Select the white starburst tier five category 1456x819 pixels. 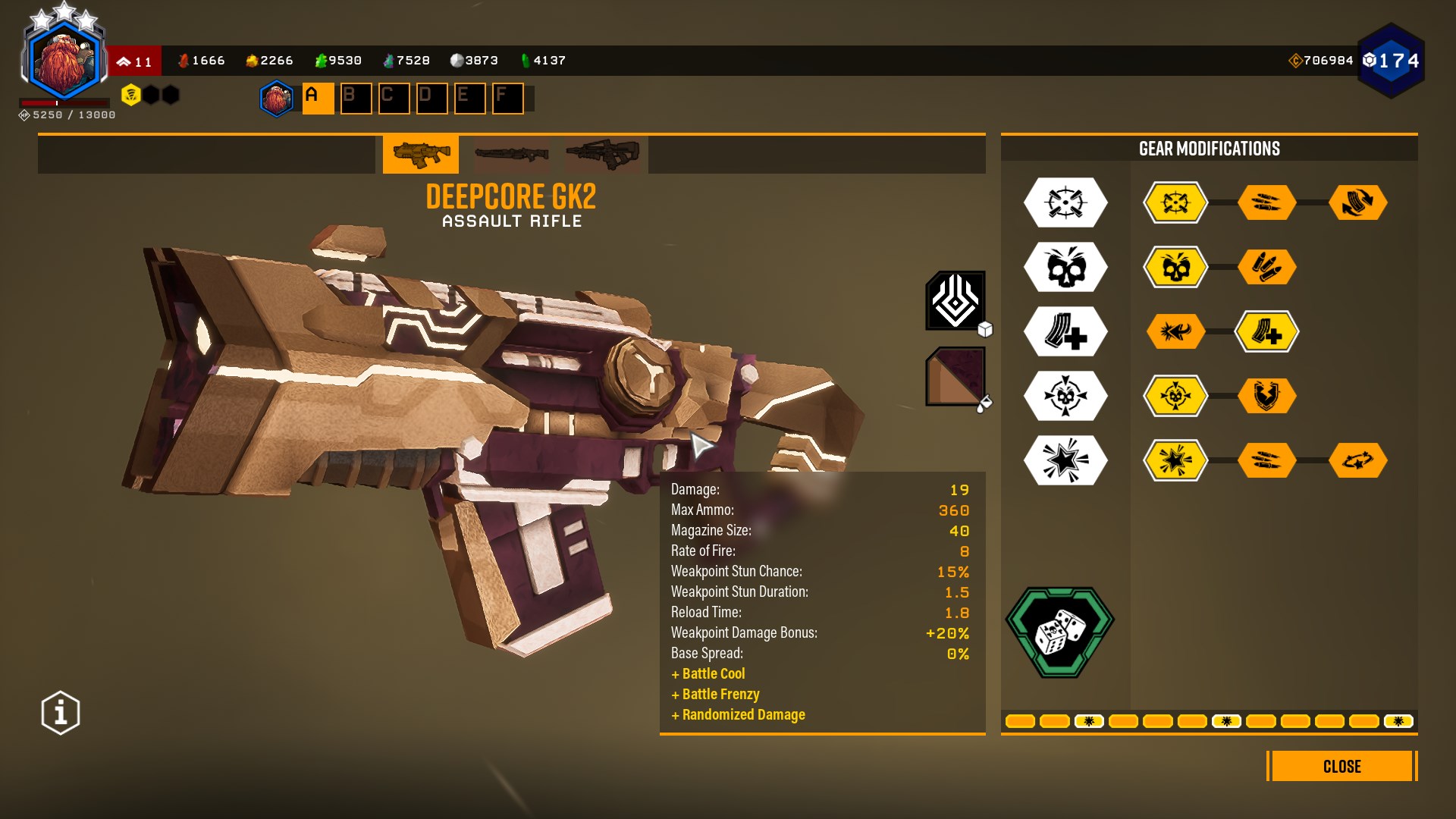click(1065, 460)
